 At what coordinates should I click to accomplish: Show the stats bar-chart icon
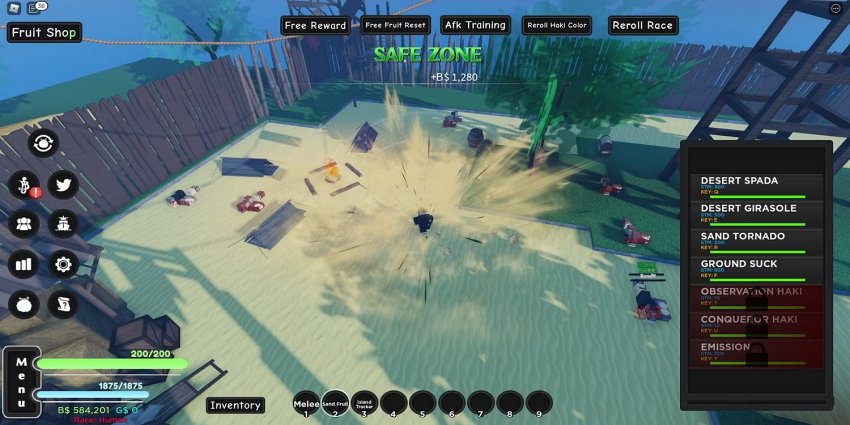[x=23, y=265]
